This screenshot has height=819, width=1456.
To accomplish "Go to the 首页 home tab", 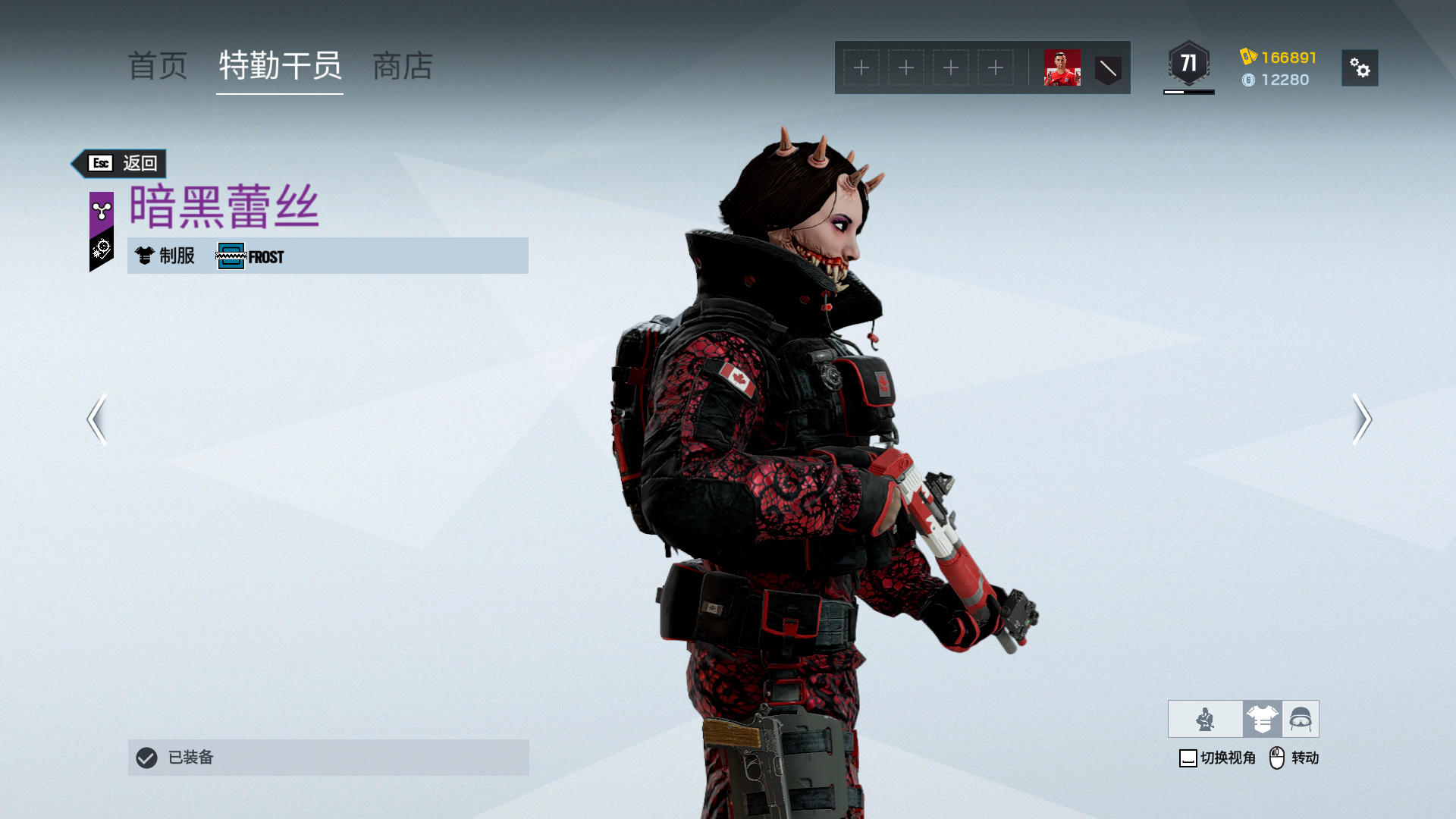I will pos(158,67).
